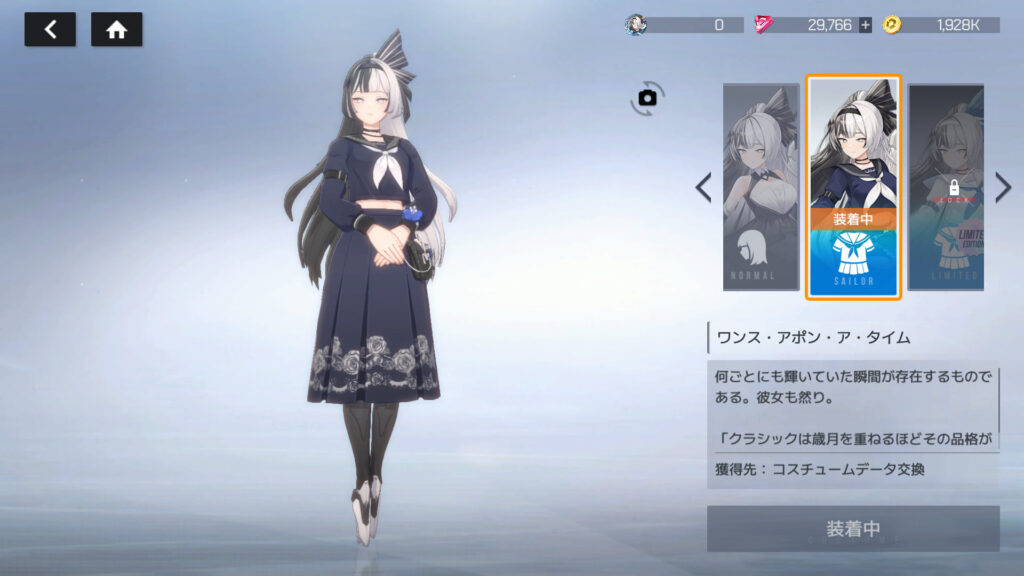
Task: Select the locked LIMITED costume card
Action: [945, 187]
